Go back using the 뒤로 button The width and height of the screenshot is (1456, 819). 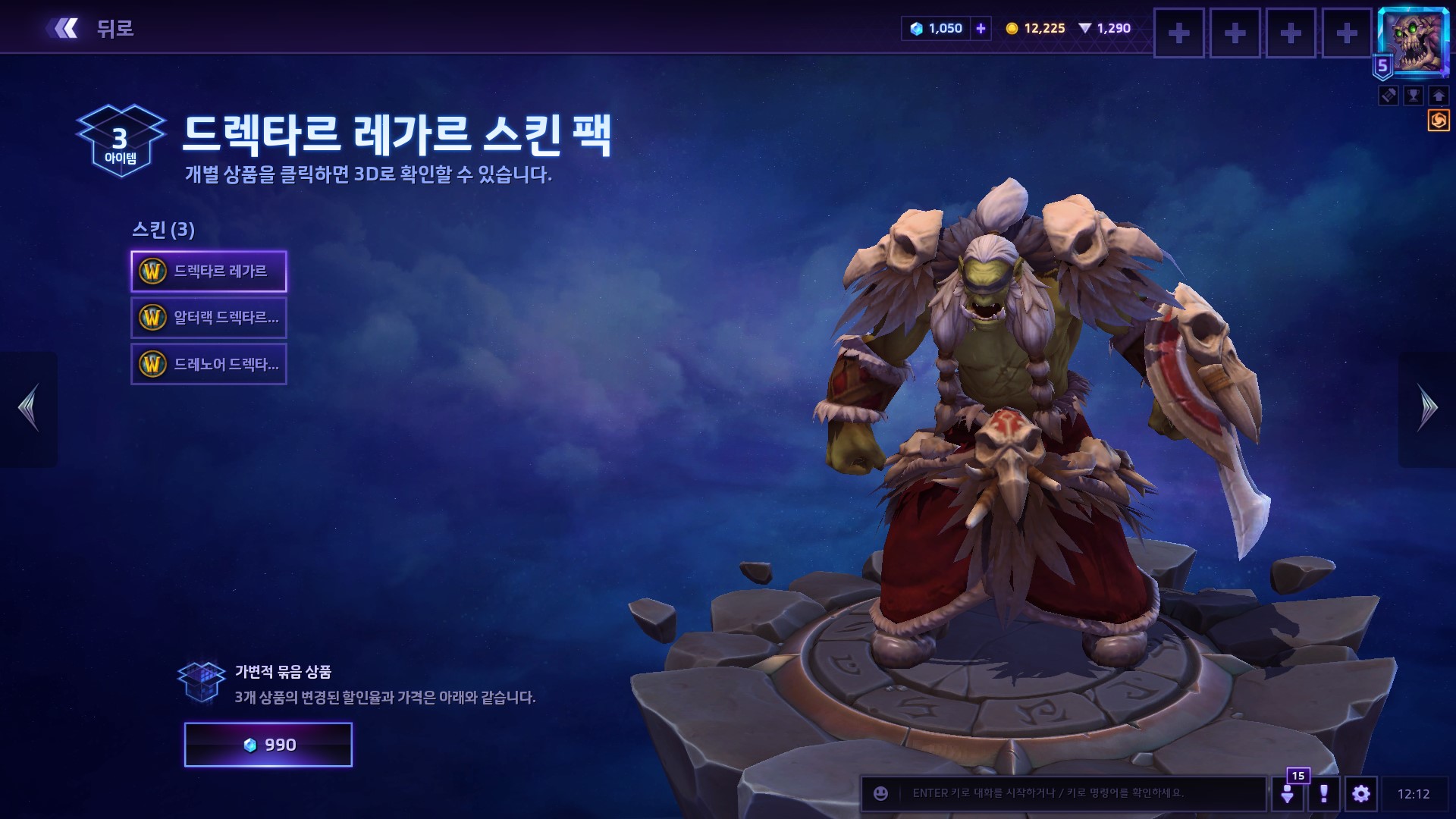click(91, 29)
